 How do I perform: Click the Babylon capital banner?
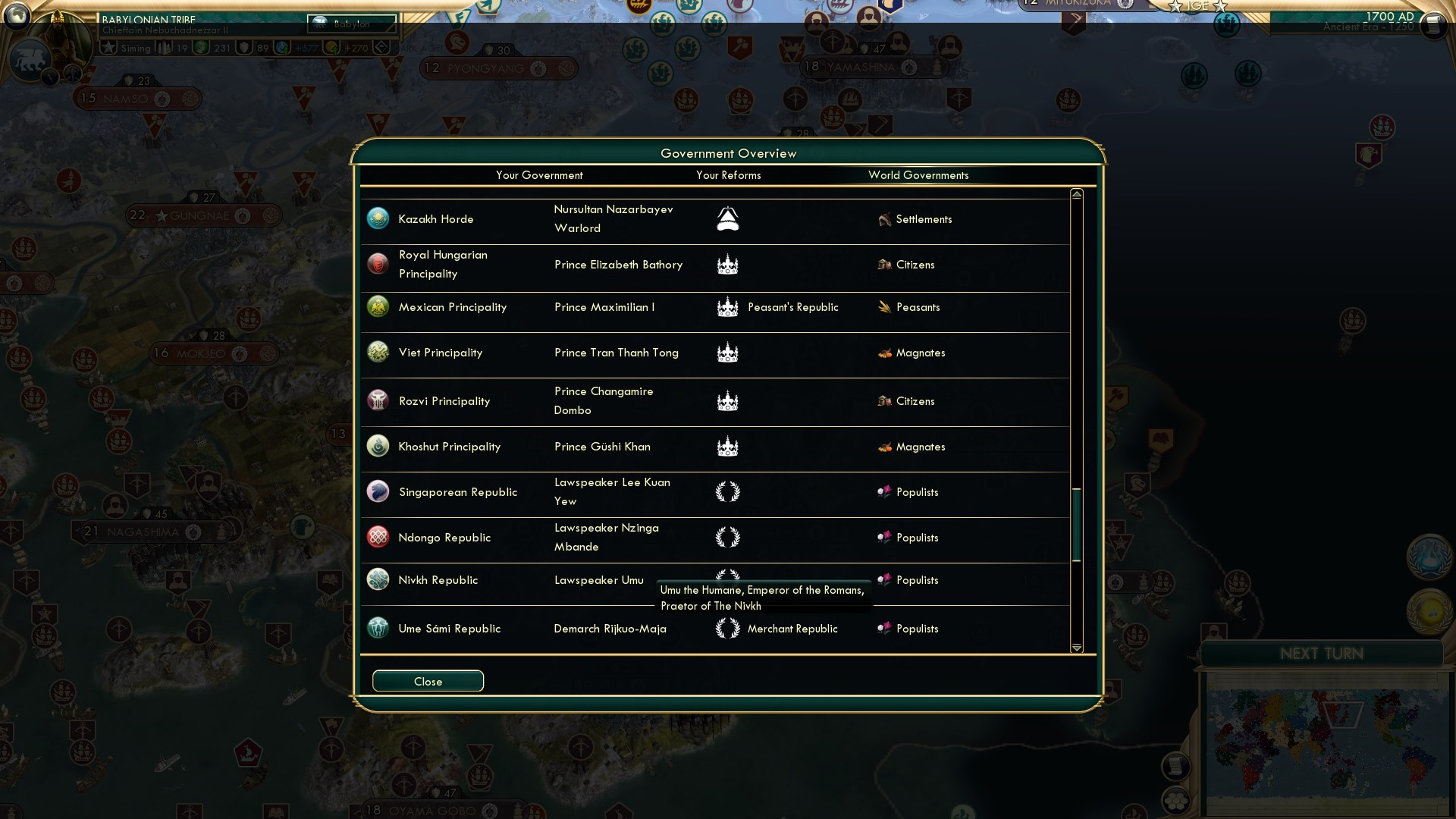352,24
